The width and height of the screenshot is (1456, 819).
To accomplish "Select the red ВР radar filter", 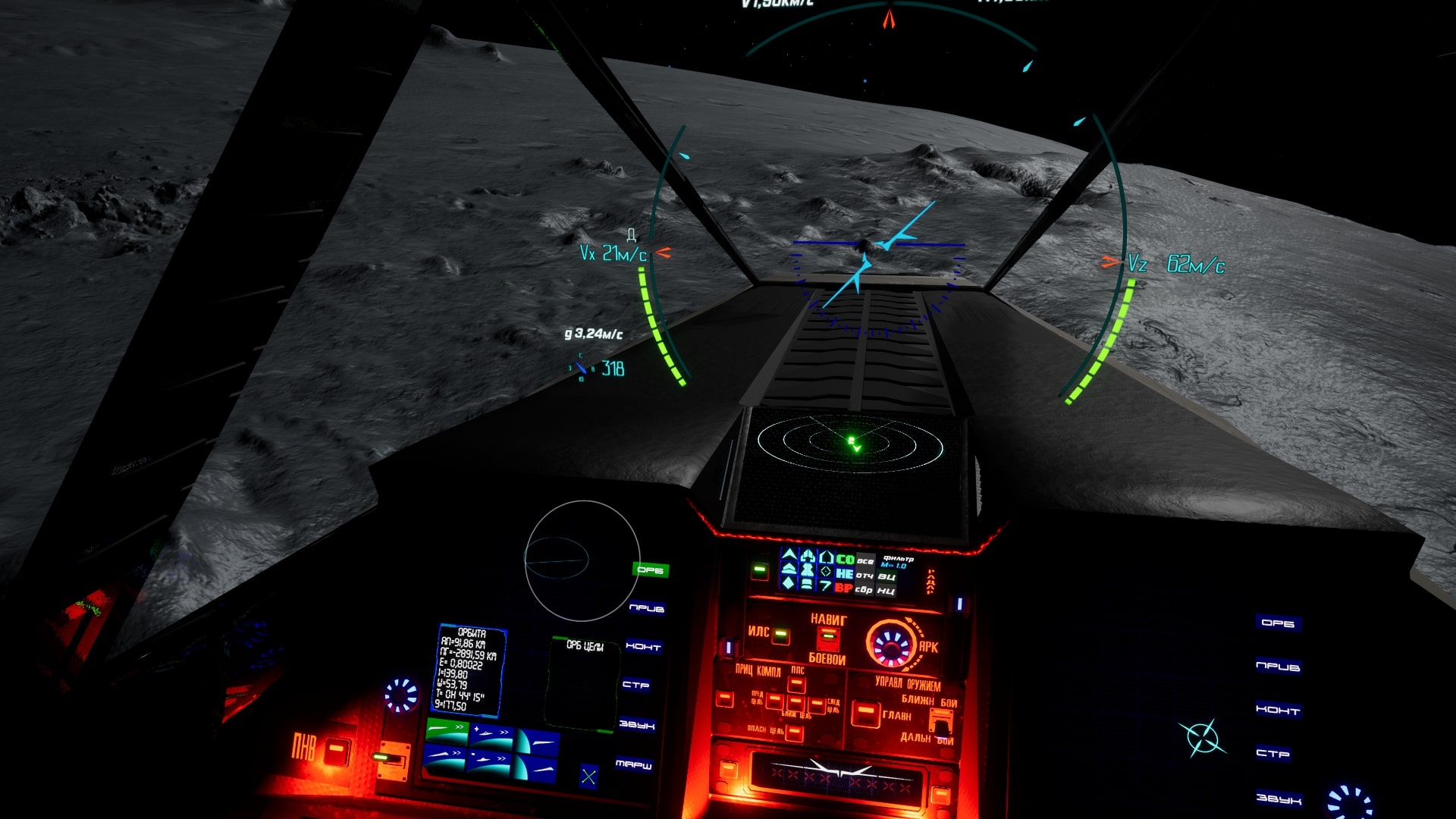I will (843, 588).
